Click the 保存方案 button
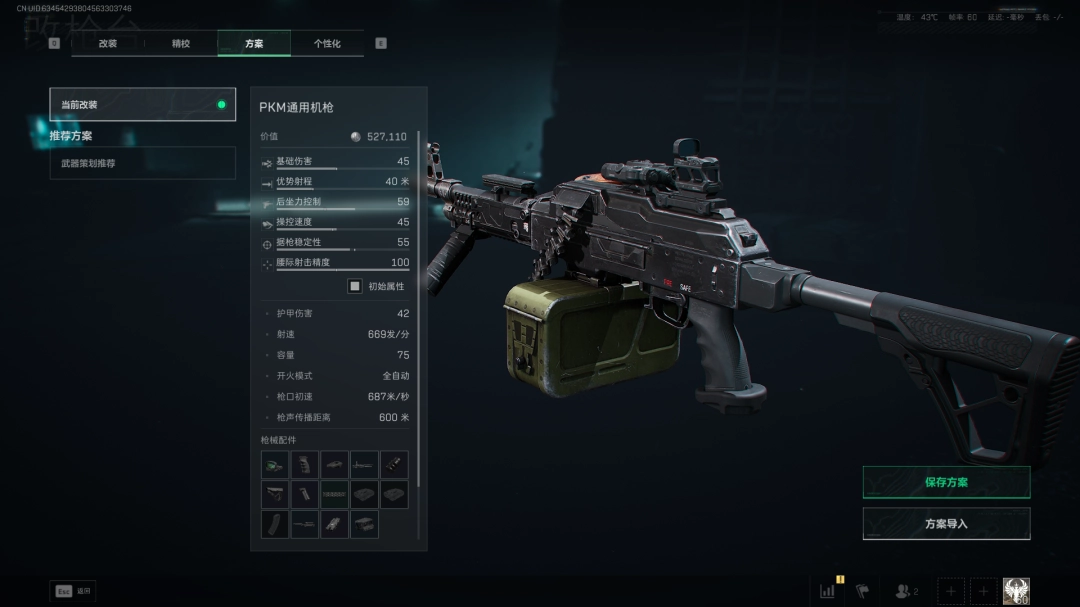 coord(946,482)
